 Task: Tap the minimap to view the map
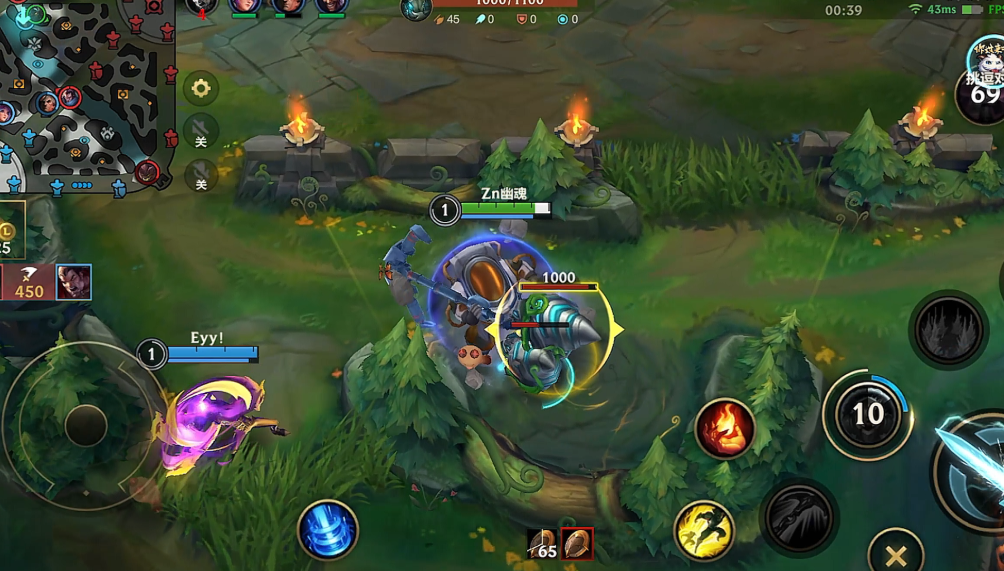(88, 95)
